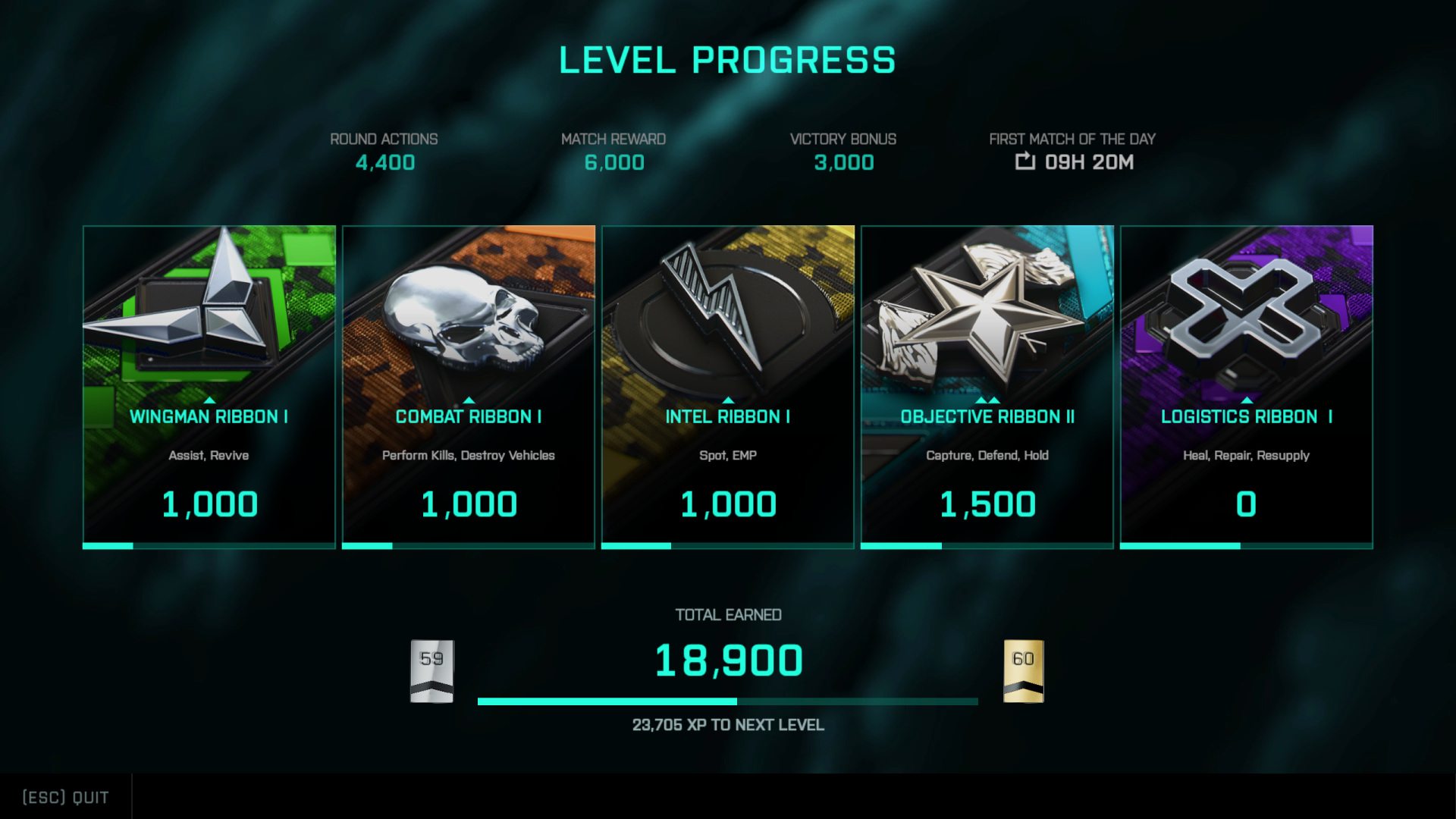
Task: Select the Wingman Ribbon I card
Action: coord(209,387)
